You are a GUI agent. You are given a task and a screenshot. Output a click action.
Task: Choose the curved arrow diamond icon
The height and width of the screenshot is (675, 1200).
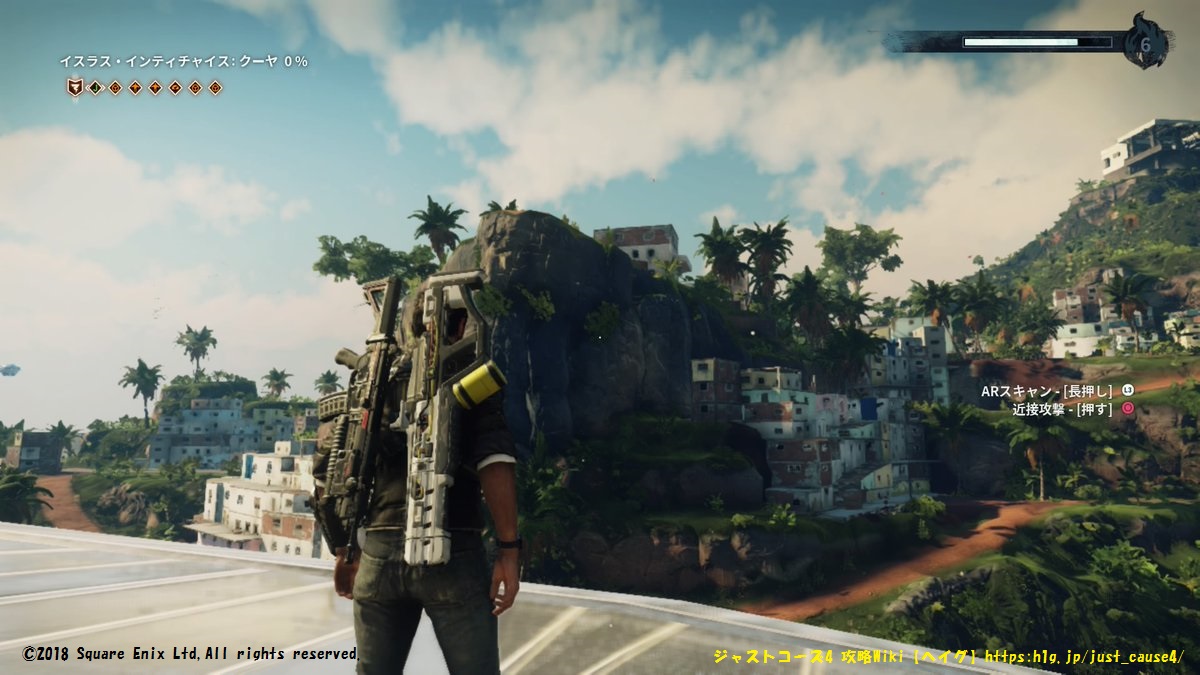tap(175, 88)
